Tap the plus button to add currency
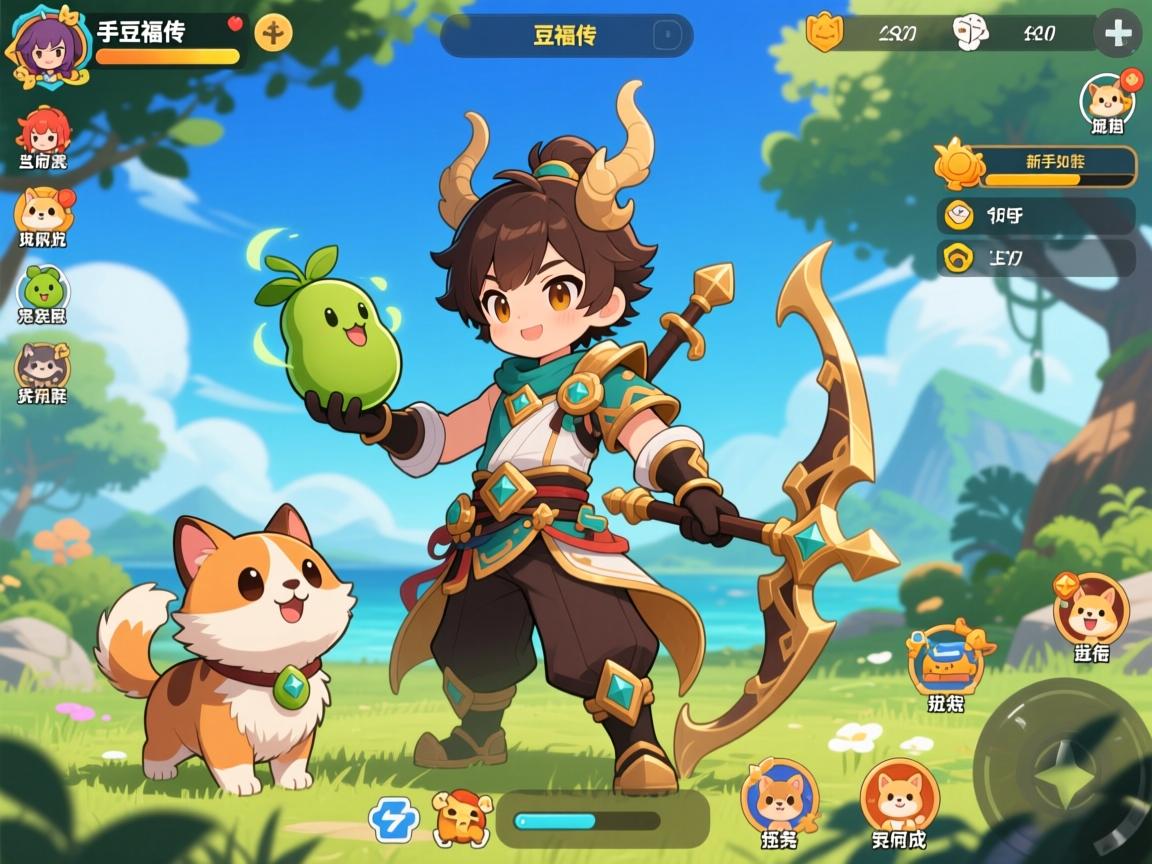The height and width of the screenshot is (864, 1152). click(1117, 34)
